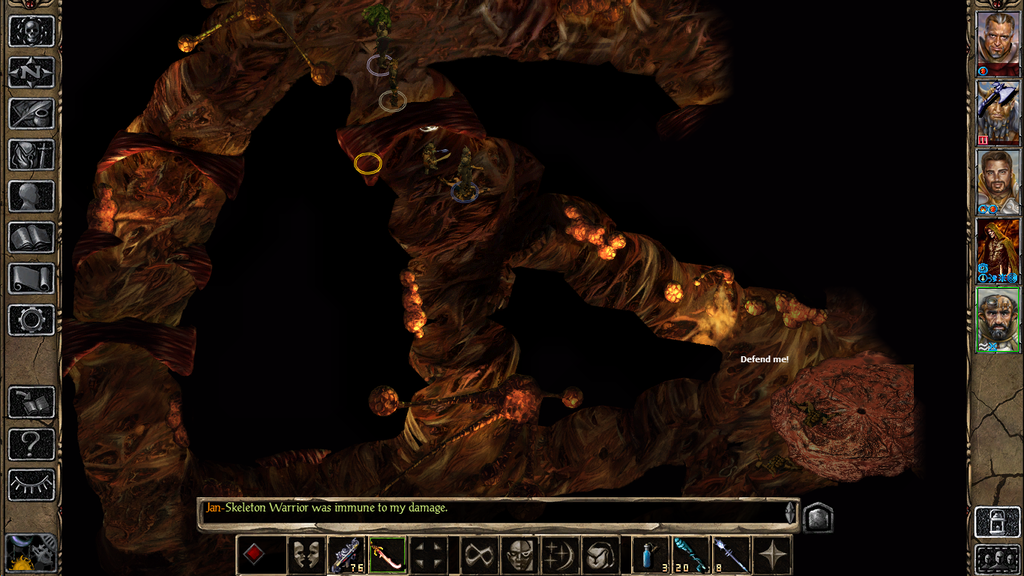Activate the twin masks talk button
This screenshot has height=576, width=1024.
[306, 555]
